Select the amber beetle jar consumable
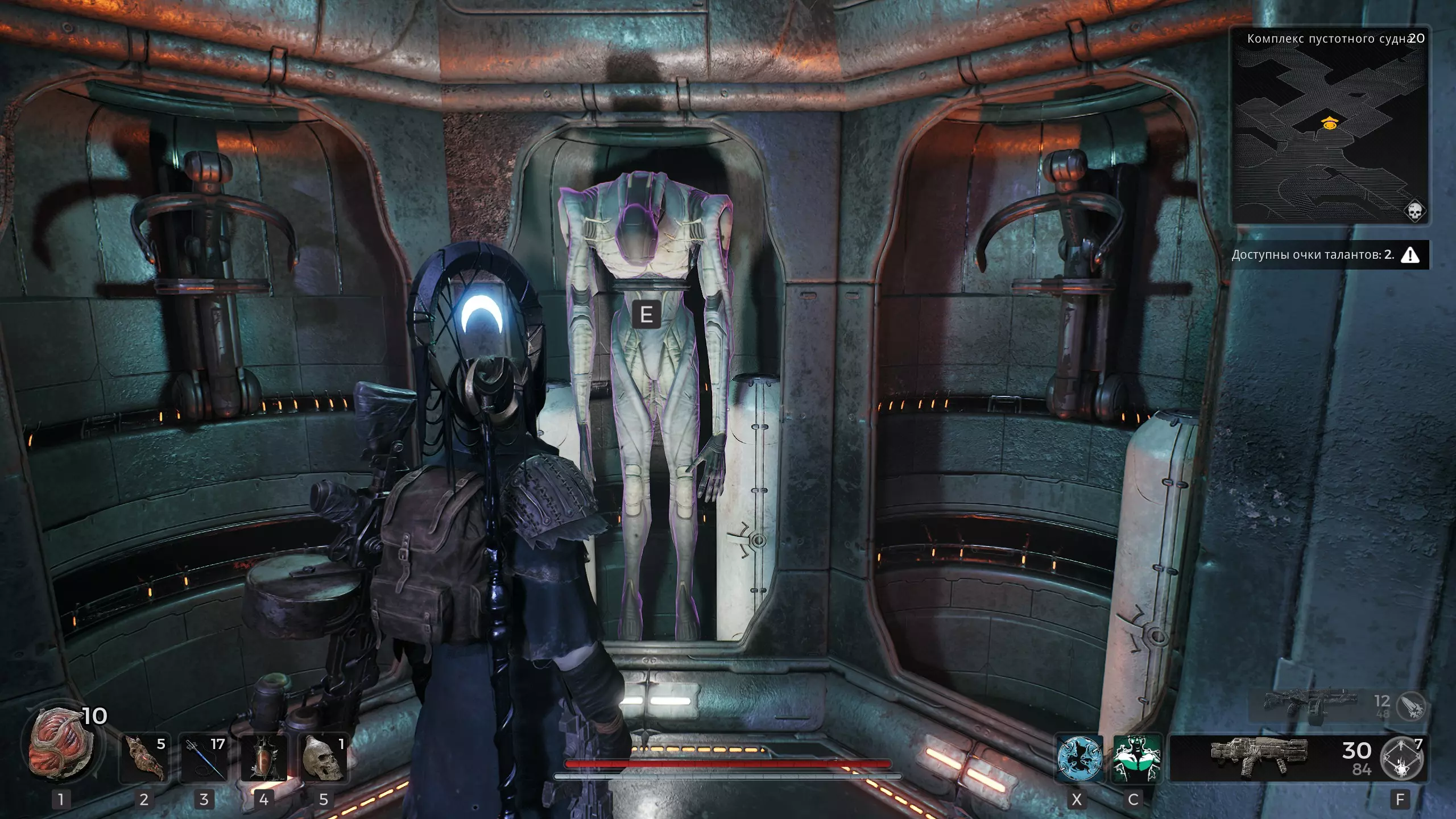 coord(264,758)
